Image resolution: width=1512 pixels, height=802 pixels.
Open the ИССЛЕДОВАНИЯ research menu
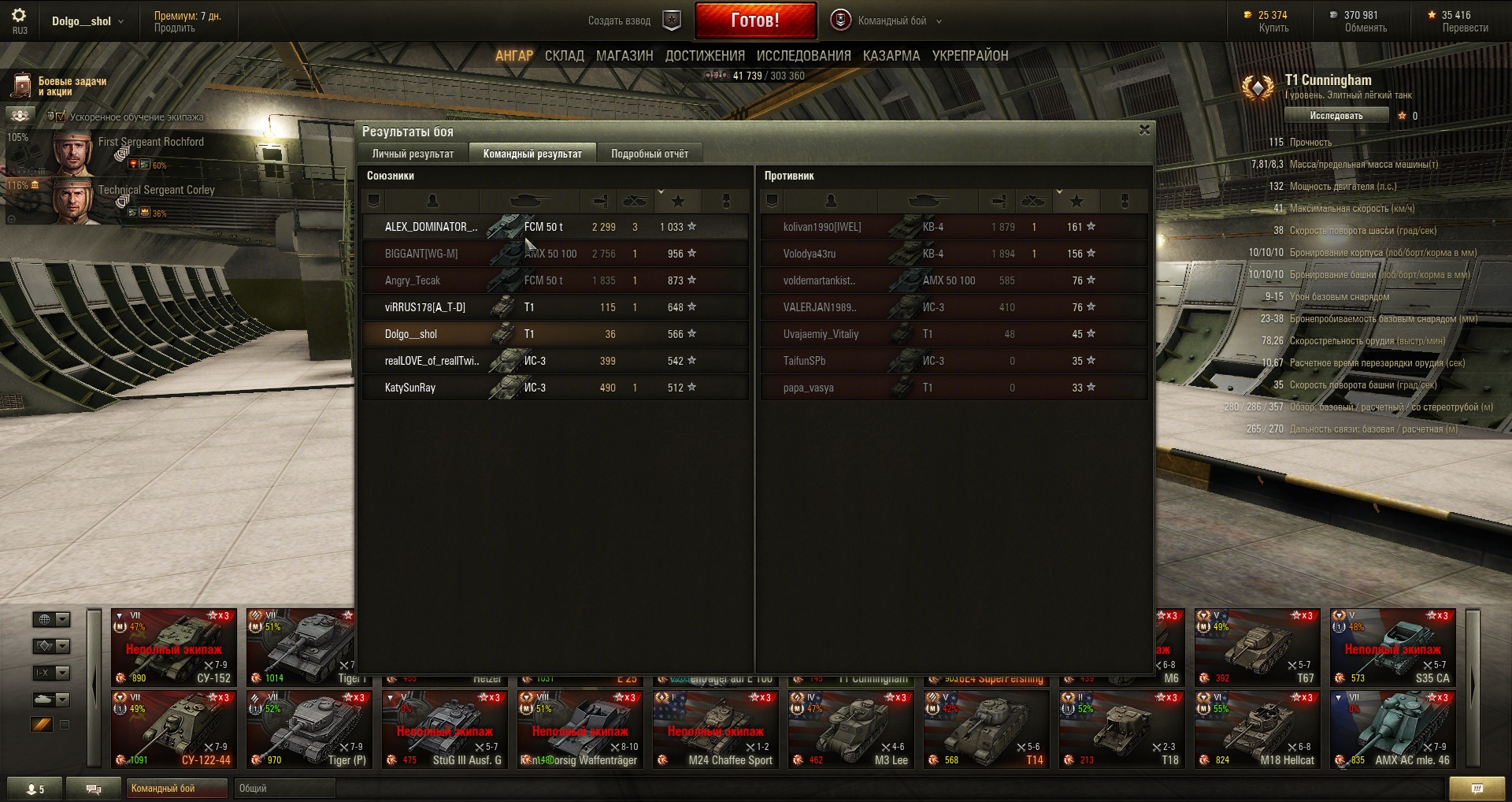point(803,56)
